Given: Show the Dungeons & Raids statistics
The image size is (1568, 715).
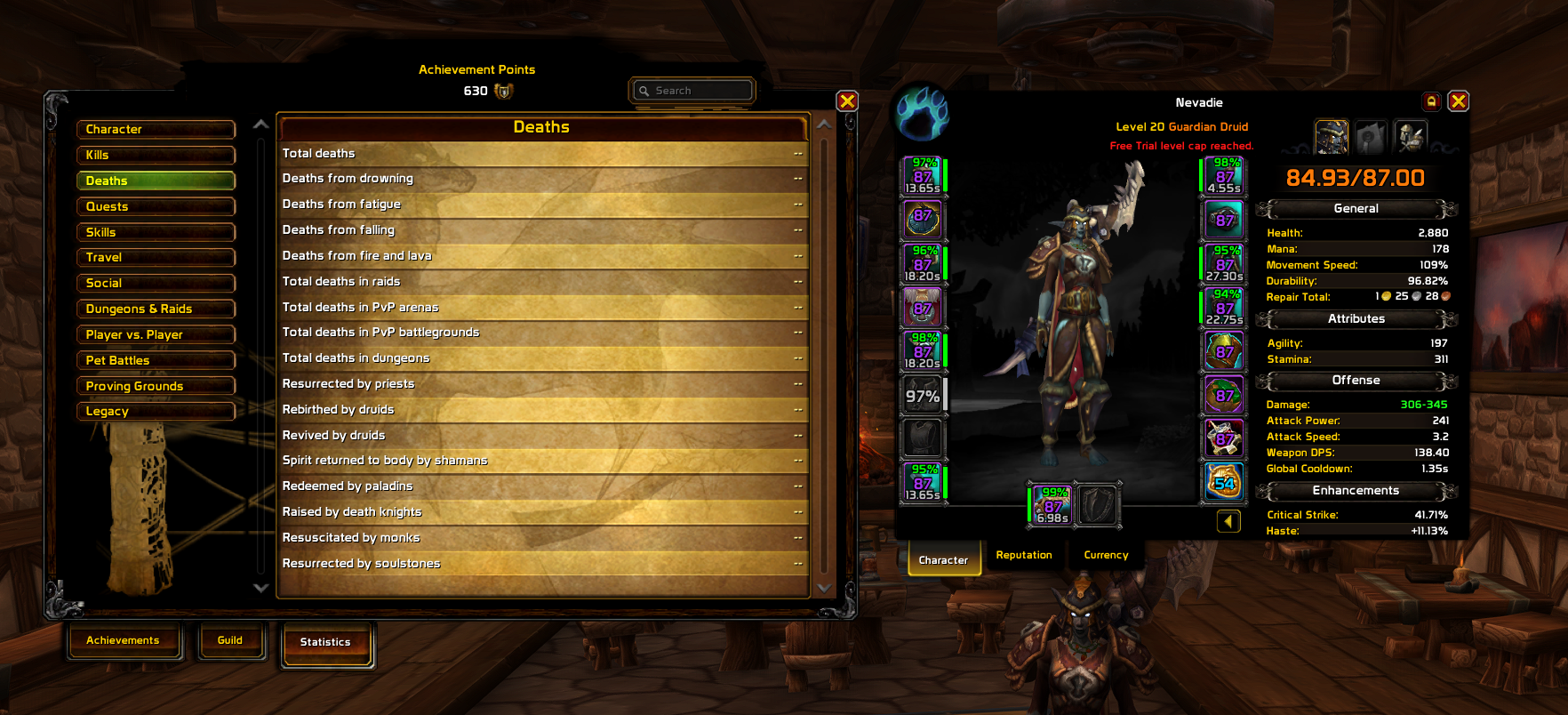Looking at the screenshot, I should click(156, 309).
